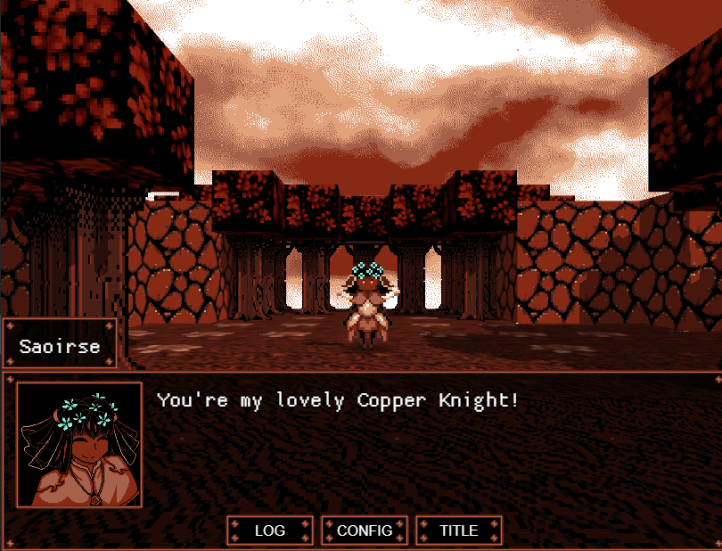
Task: Return to the TITLE screen
Action: [459, 530]
